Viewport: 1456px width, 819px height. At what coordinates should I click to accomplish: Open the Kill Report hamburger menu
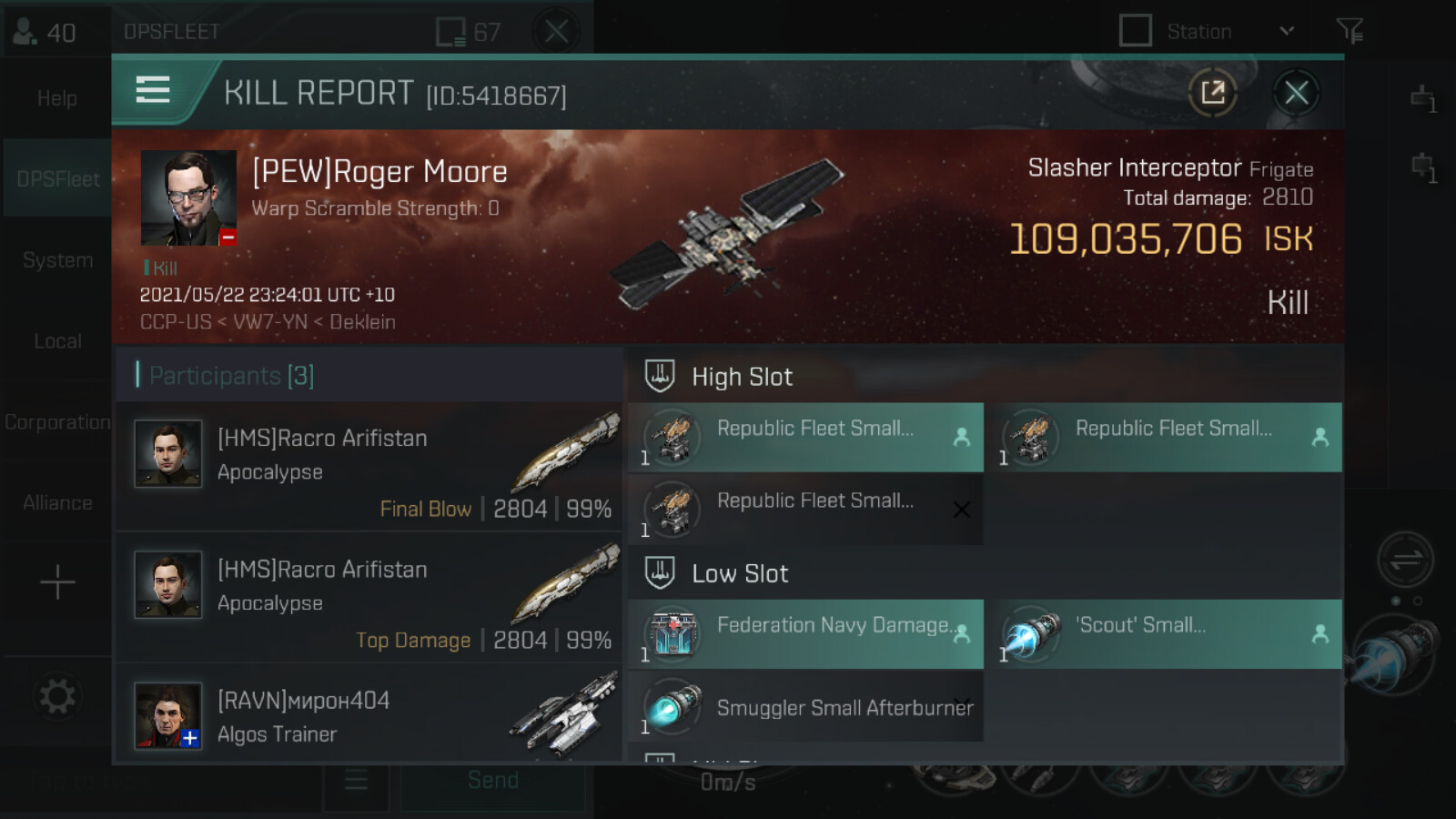(153, 90)
